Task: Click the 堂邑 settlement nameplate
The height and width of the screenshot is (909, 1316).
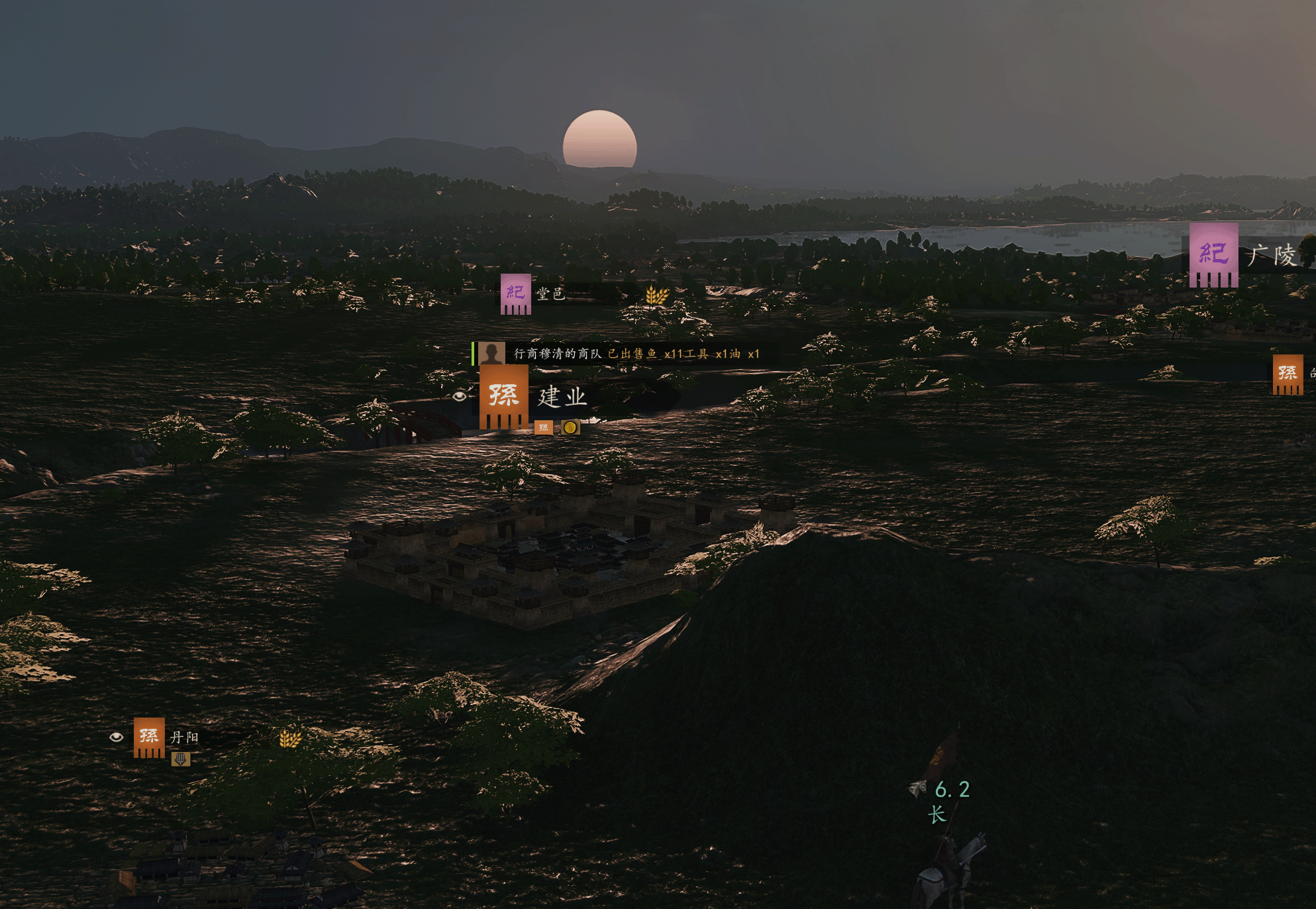Action: [550, 294]
